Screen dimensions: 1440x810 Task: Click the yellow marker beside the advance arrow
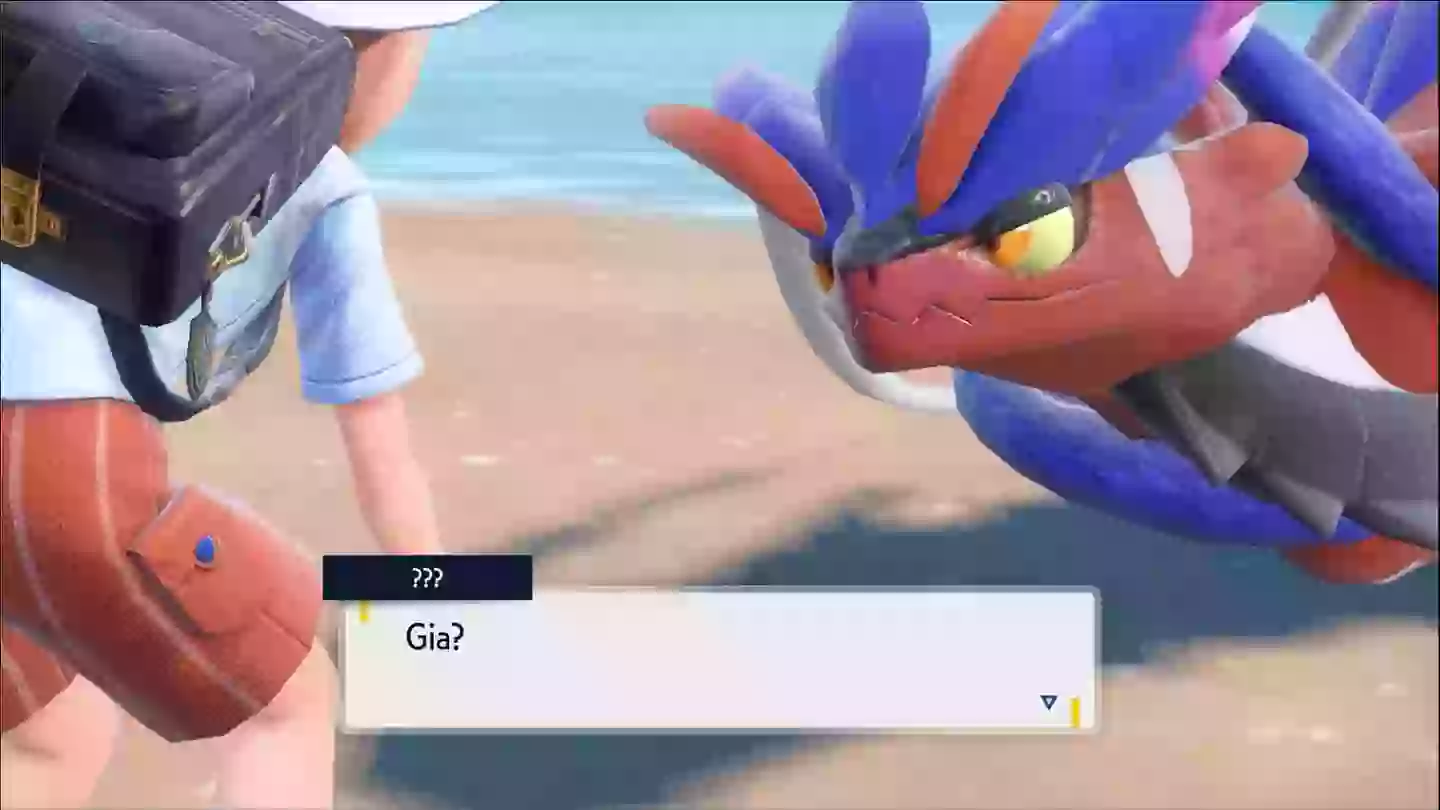pyautogui.click(x=1075, y=705)
